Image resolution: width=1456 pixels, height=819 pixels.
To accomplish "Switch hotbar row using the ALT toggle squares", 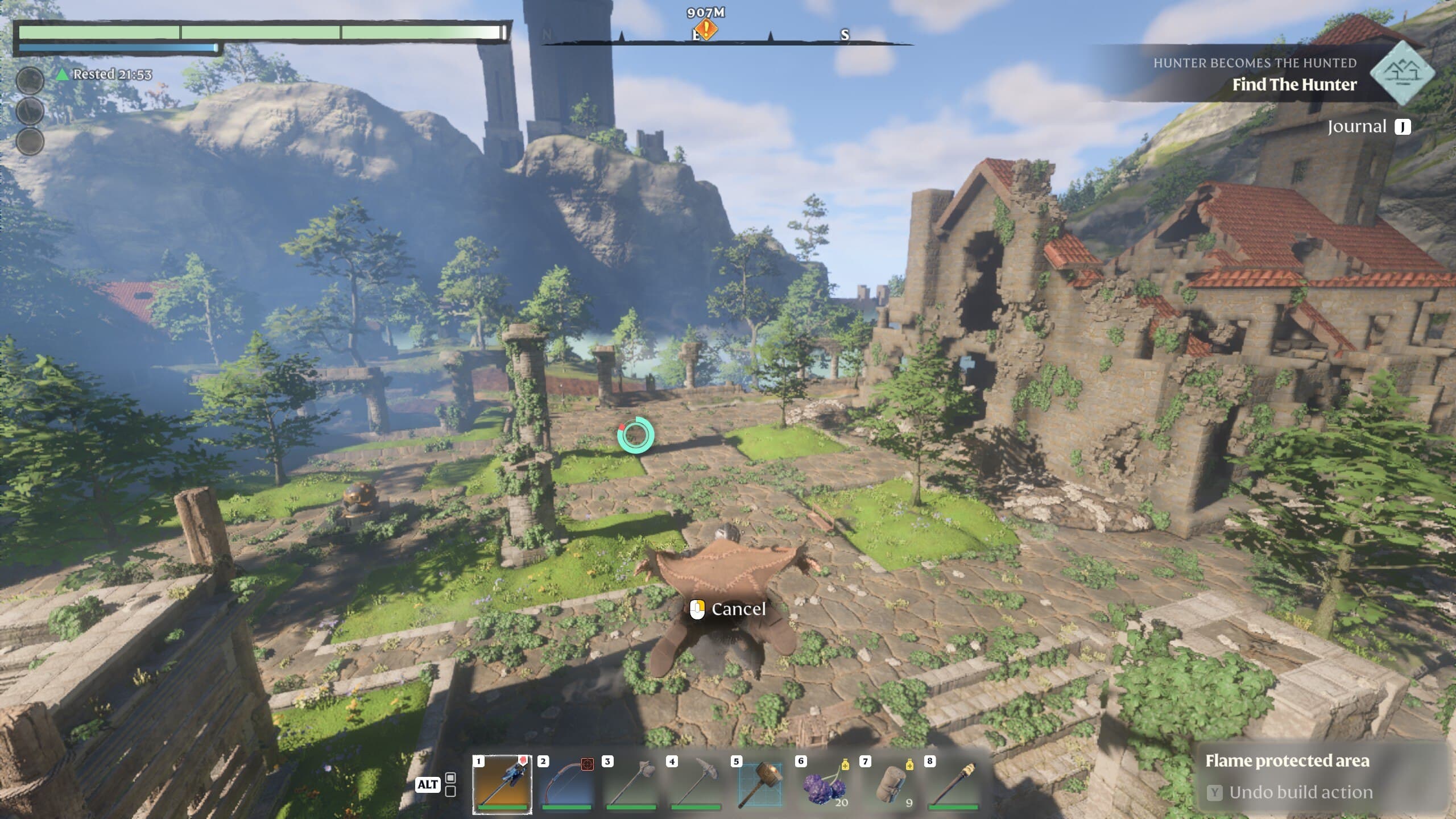I will (450, 784).
